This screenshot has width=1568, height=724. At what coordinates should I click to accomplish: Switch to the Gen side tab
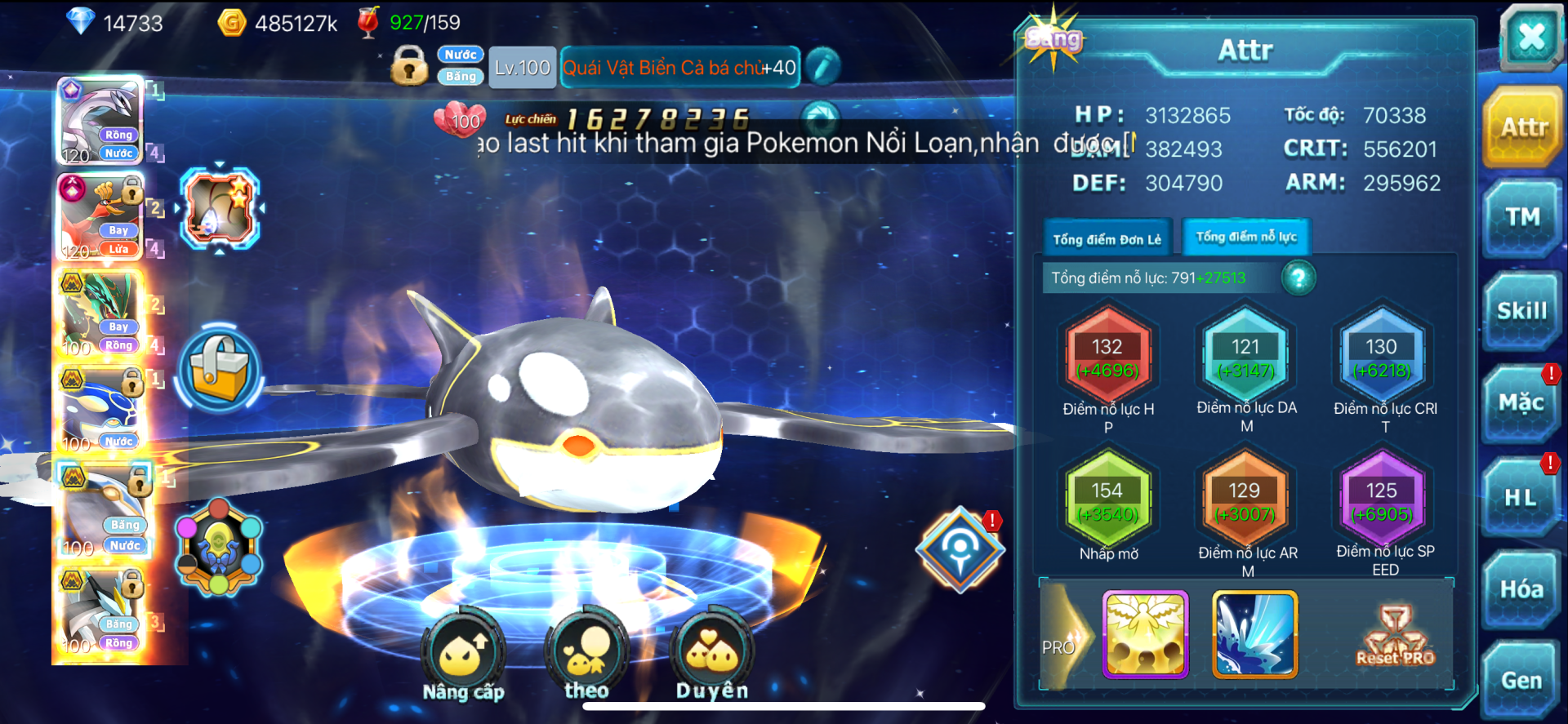[x=1521, y=681]
